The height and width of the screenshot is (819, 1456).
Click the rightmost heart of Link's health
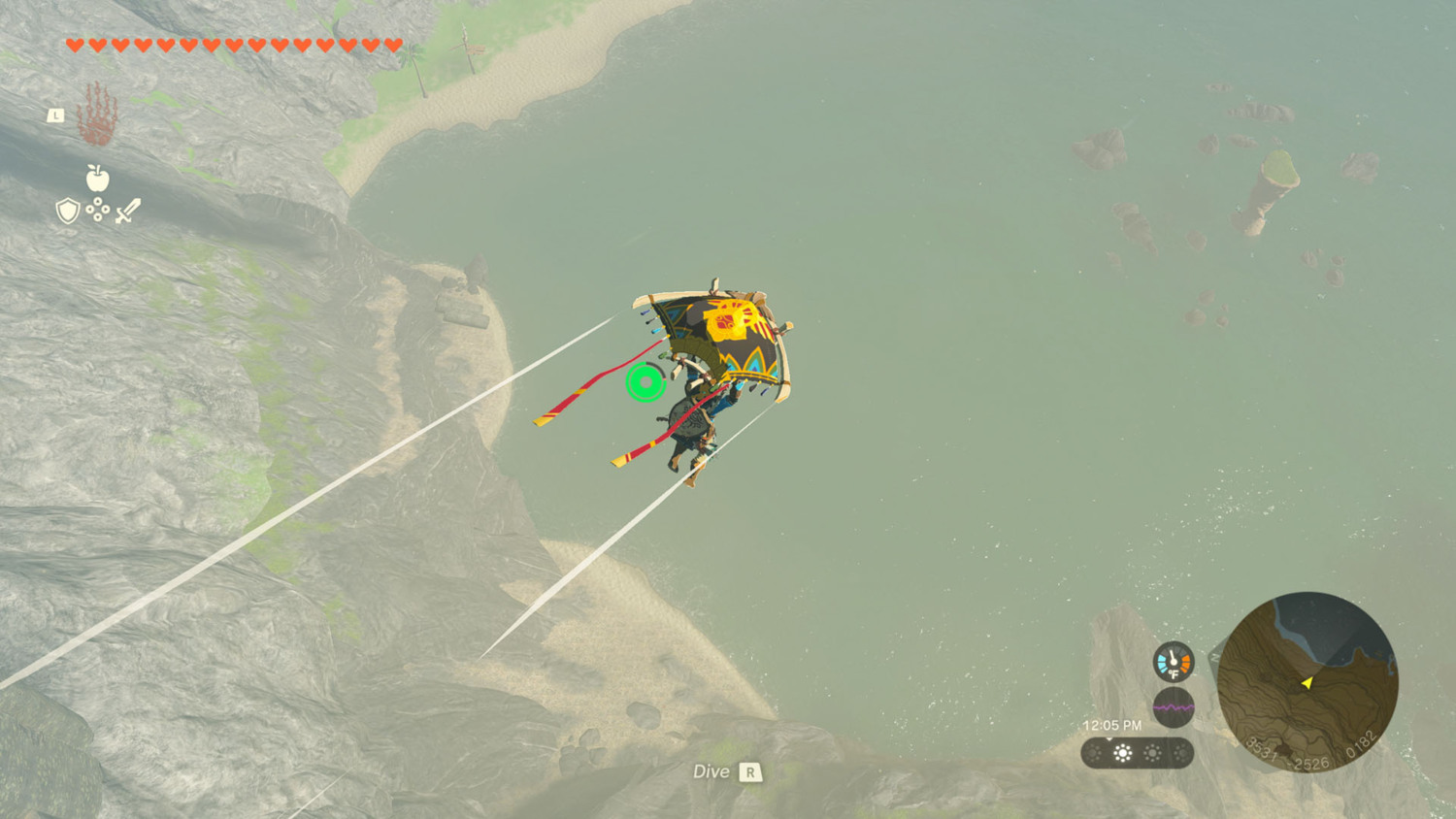pos(391,45)
